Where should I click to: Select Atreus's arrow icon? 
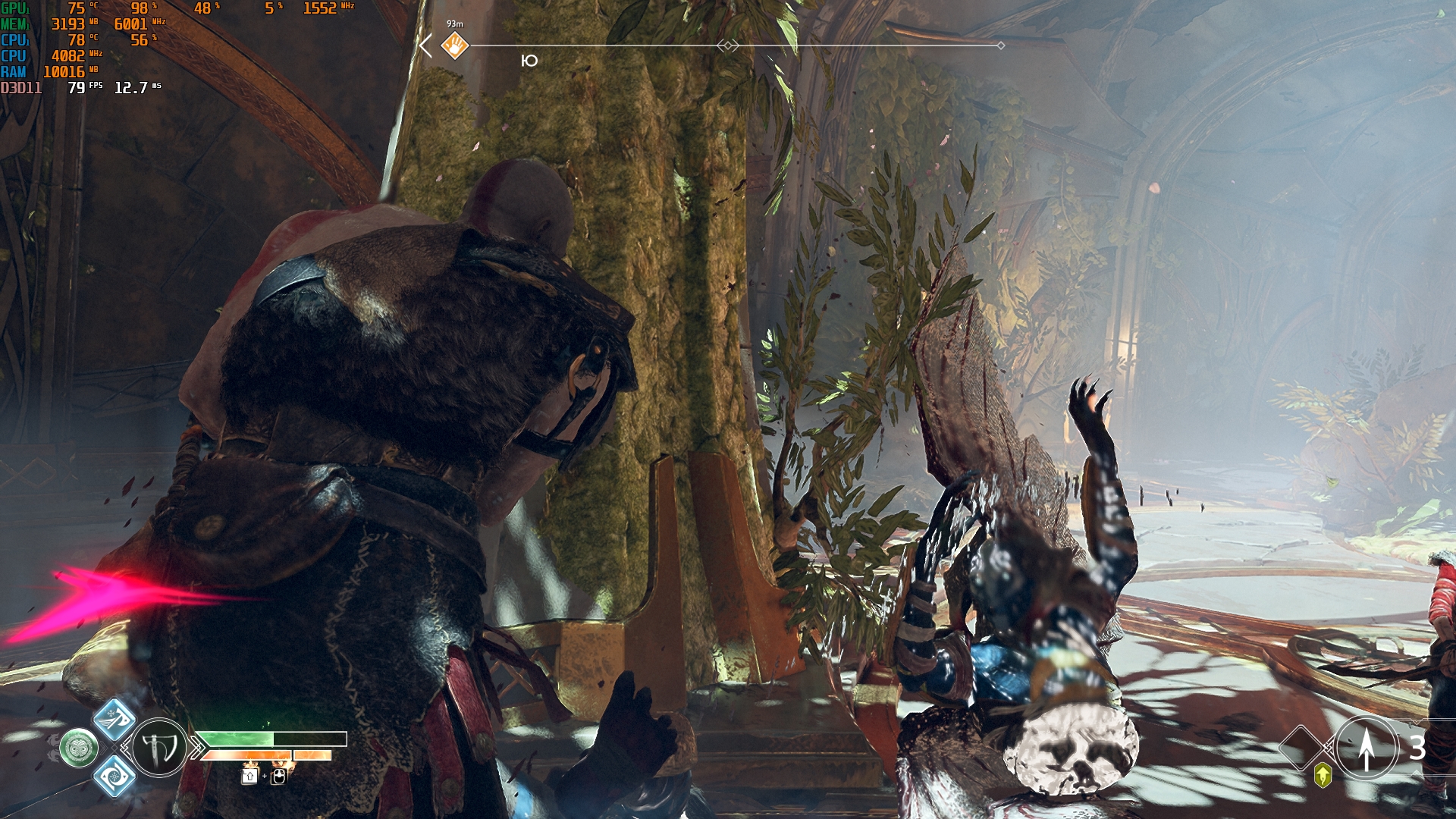coord(1366,748)
